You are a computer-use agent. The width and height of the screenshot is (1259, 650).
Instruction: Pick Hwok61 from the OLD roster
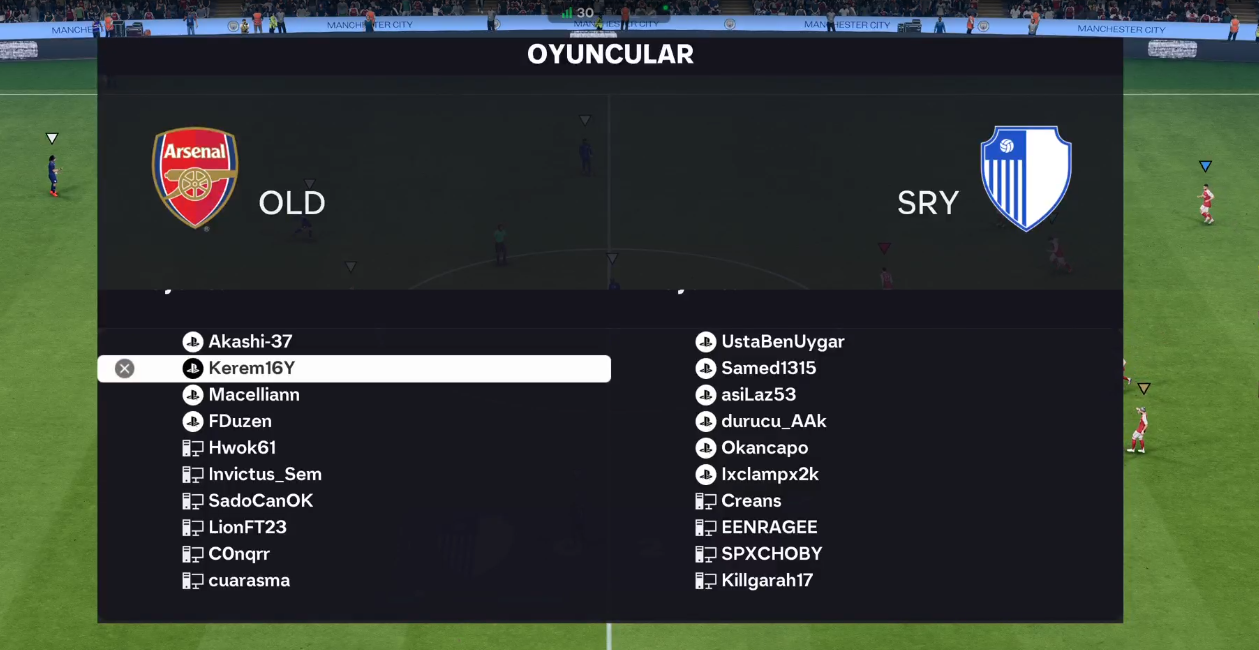point(242,448)
